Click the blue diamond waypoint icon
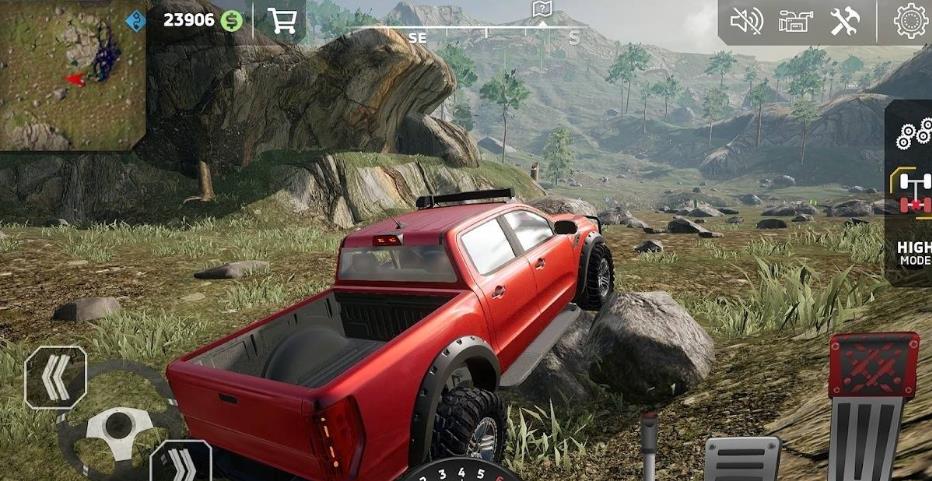 coord(136,20)
